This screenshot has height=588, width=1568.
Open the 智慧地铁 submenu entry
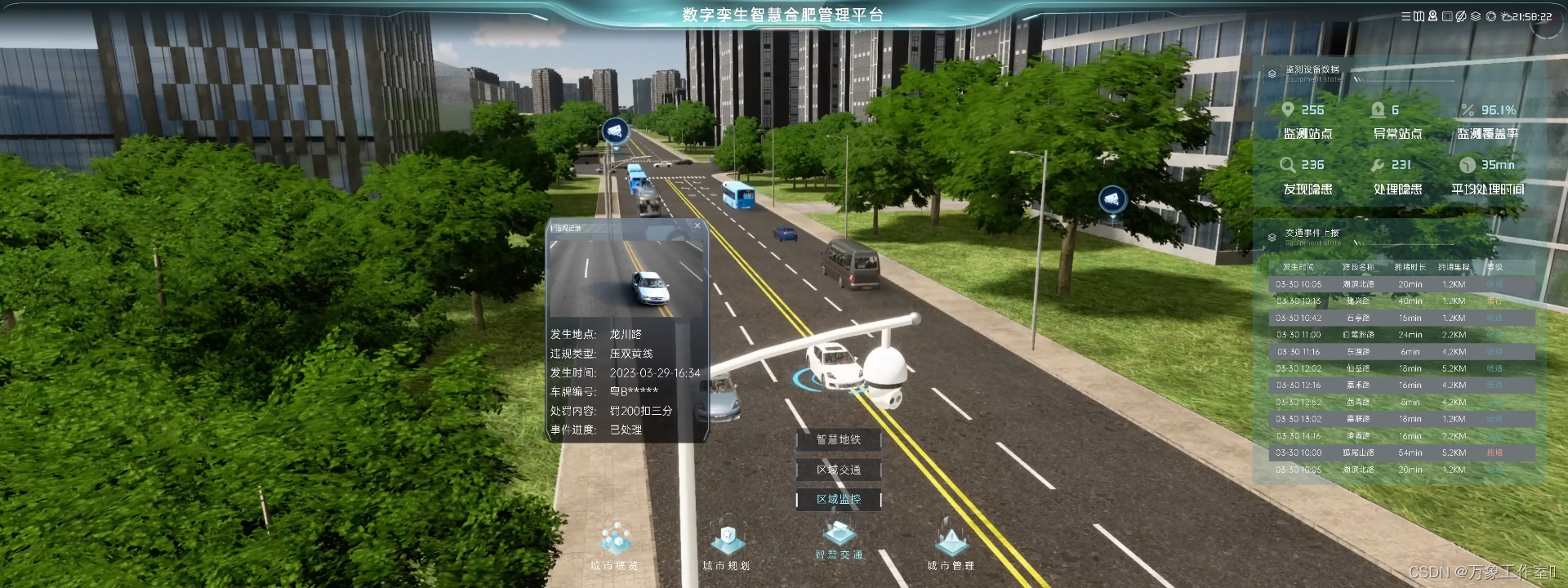pos(839,440)
